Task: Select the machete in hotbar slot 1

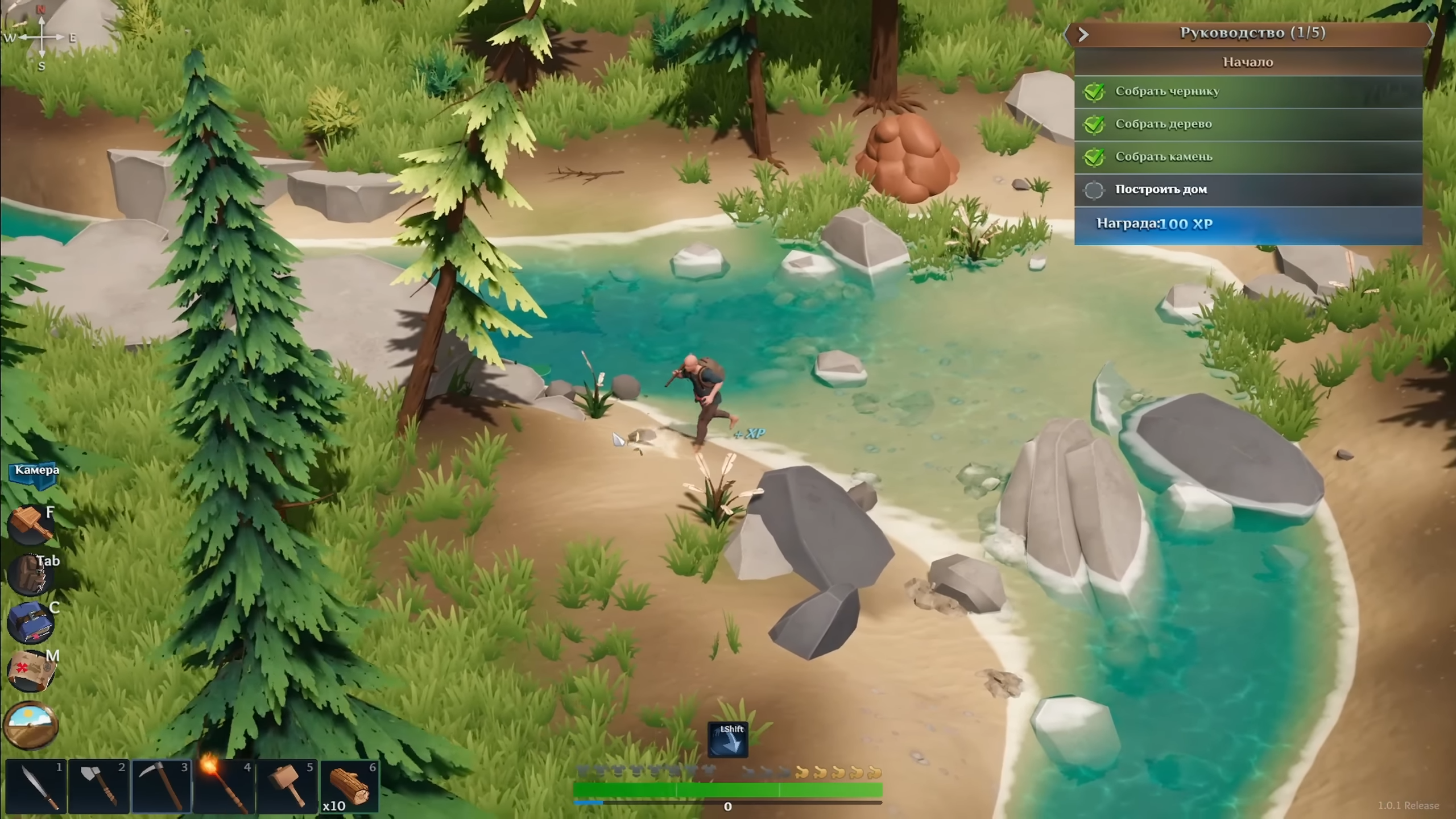Action: [36, 787]
